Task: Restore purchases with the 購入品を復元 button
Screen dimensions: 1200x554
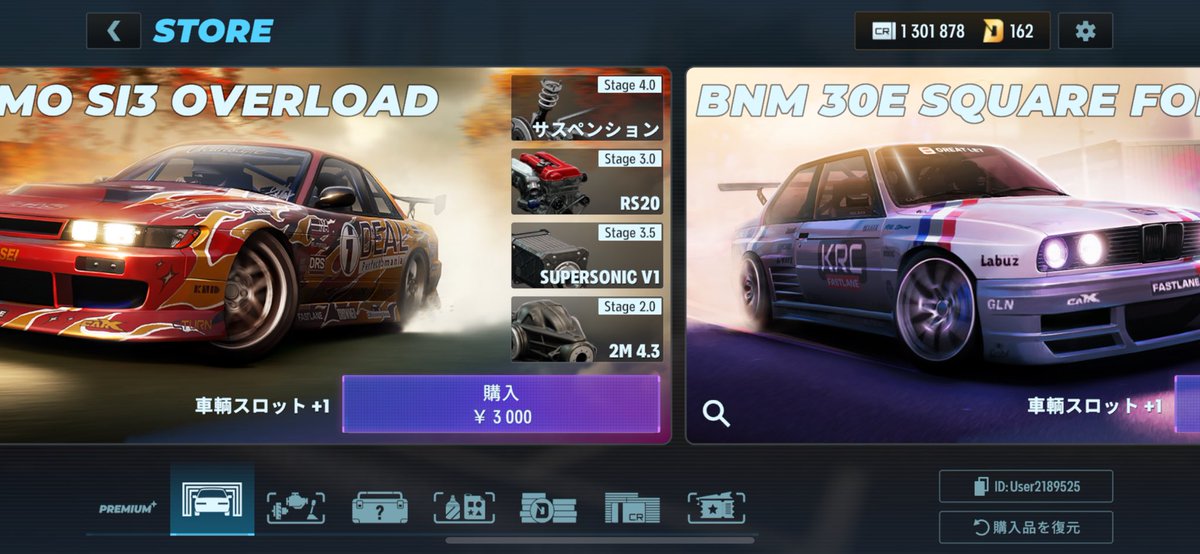Action: [x=1025, y=527]
